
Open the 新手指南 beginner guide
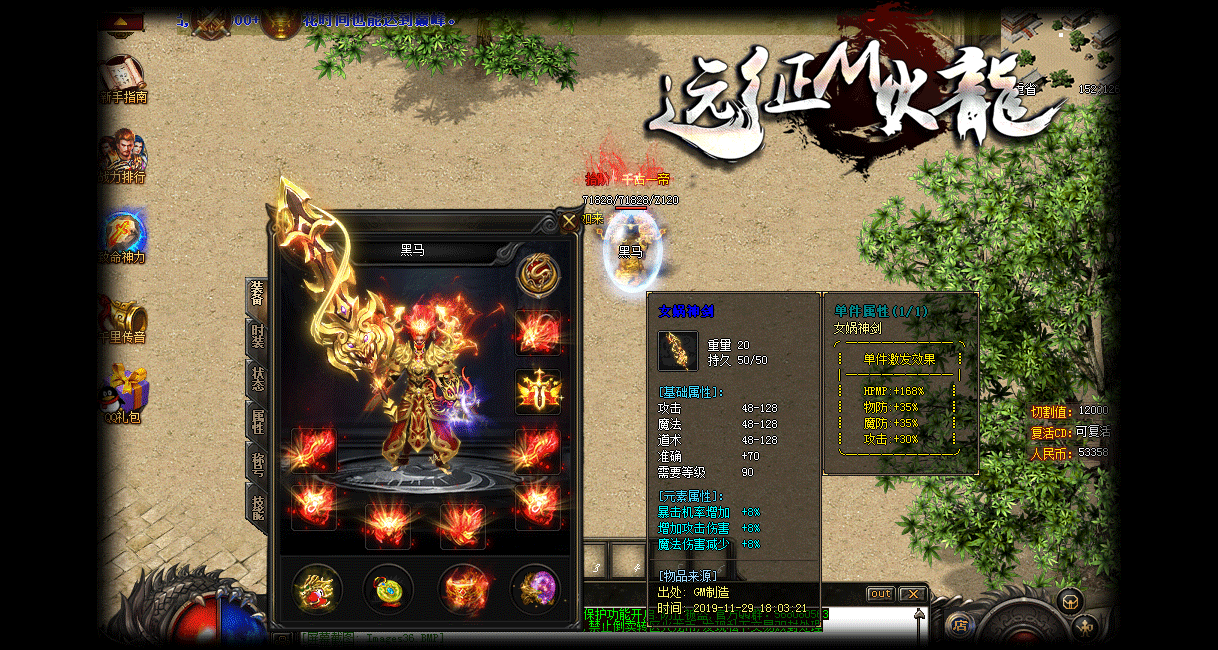[x=124, y=80]
